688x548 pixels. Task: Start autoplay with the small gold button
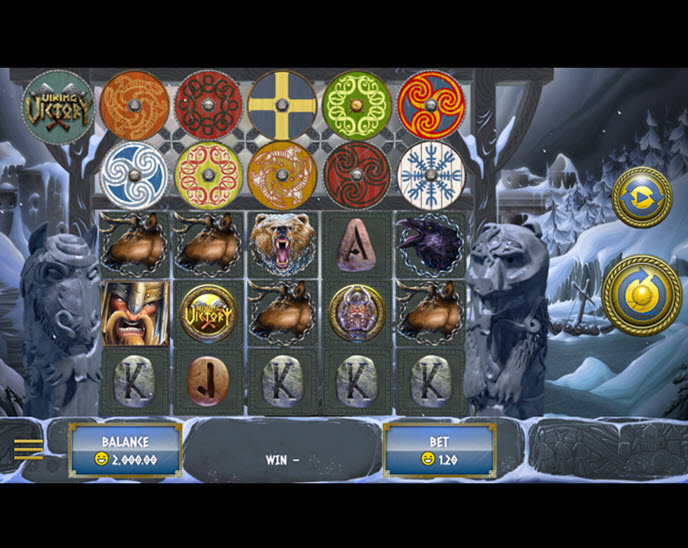pos(641,197)
